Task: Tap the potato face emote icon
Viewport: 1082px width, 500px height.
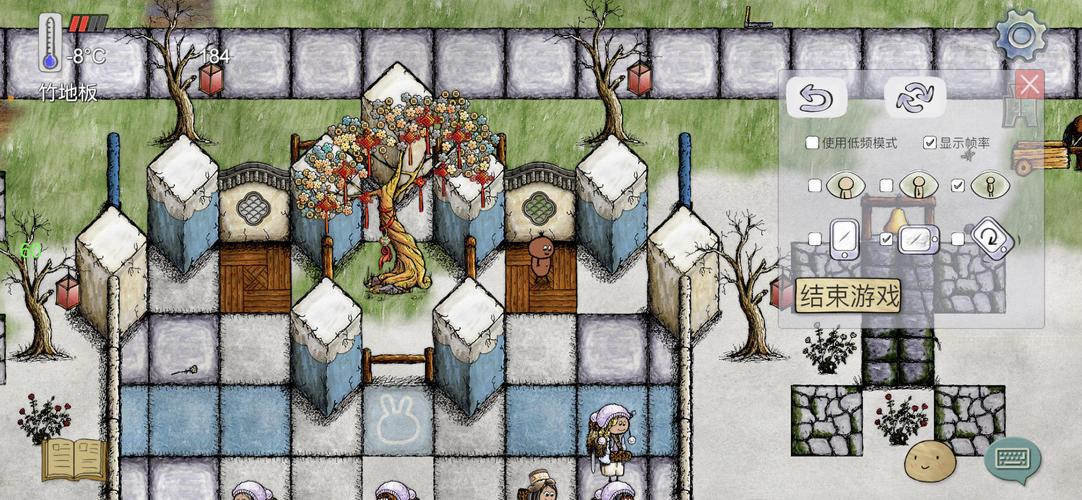Action: click(930, 461)
